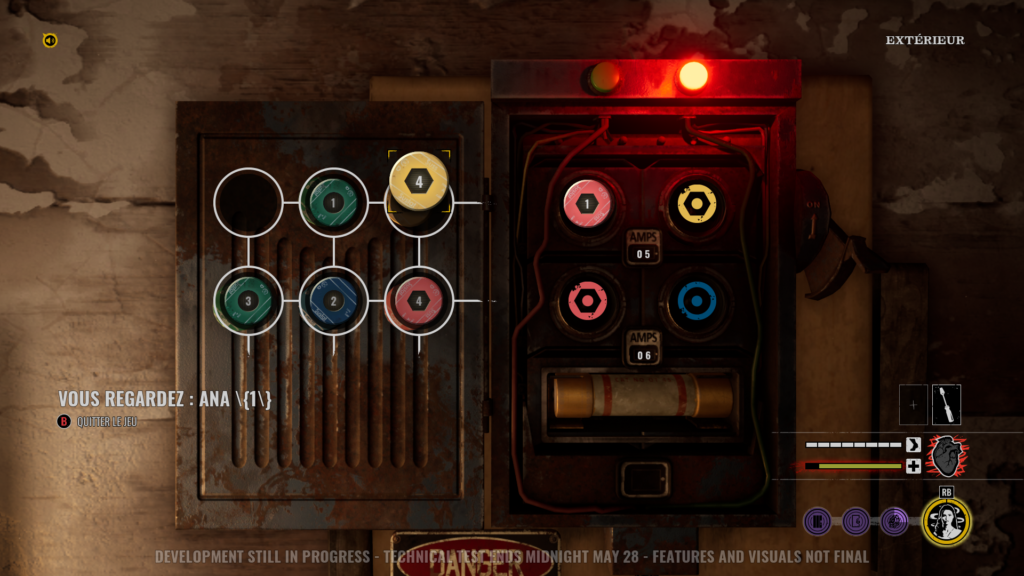Select the screwdriver inventory slot
The height and width of the screenshot is (576, 1024).
click(x=946, y=404)
